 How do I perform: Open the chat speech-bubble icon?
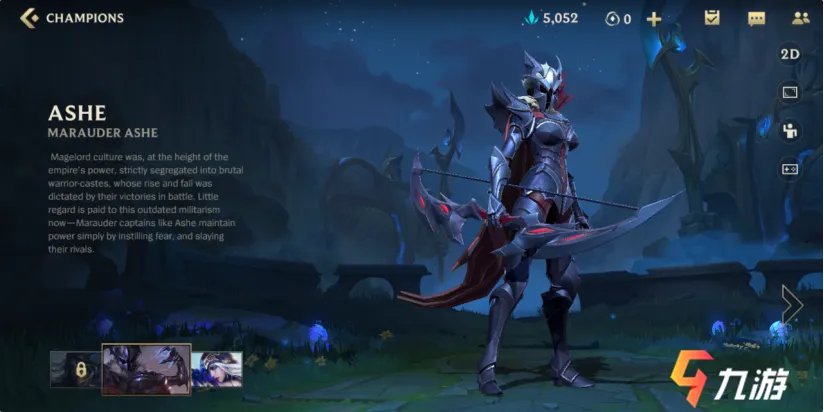(756, 18)
